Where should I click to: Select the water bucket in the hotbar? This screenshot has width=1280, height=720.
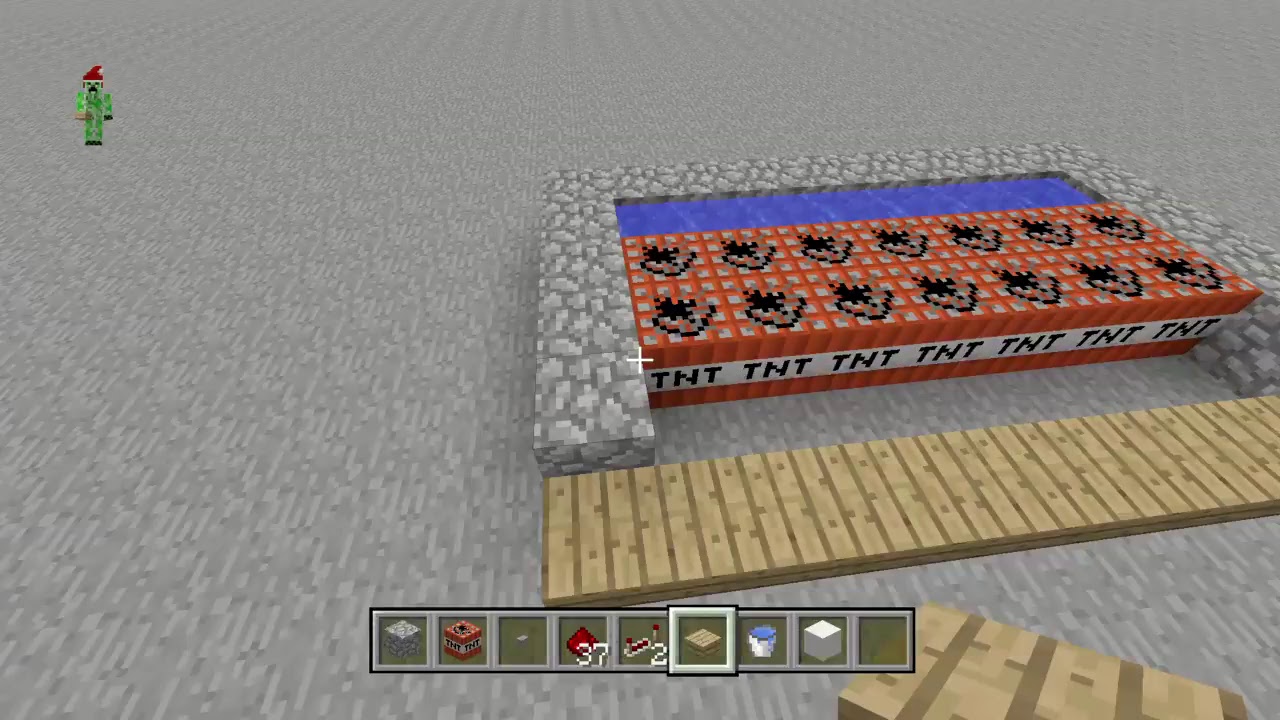pyautogui.click(x=762, y=640)
